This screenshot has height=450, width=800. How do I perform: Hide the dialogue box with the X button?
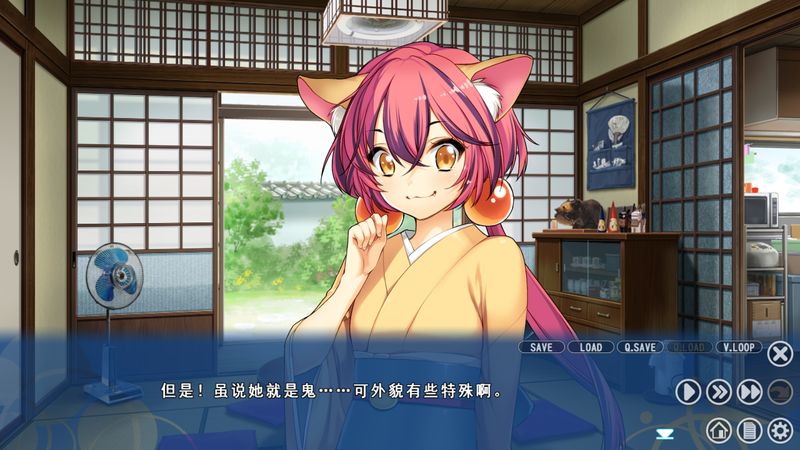(x=780, y=353)
